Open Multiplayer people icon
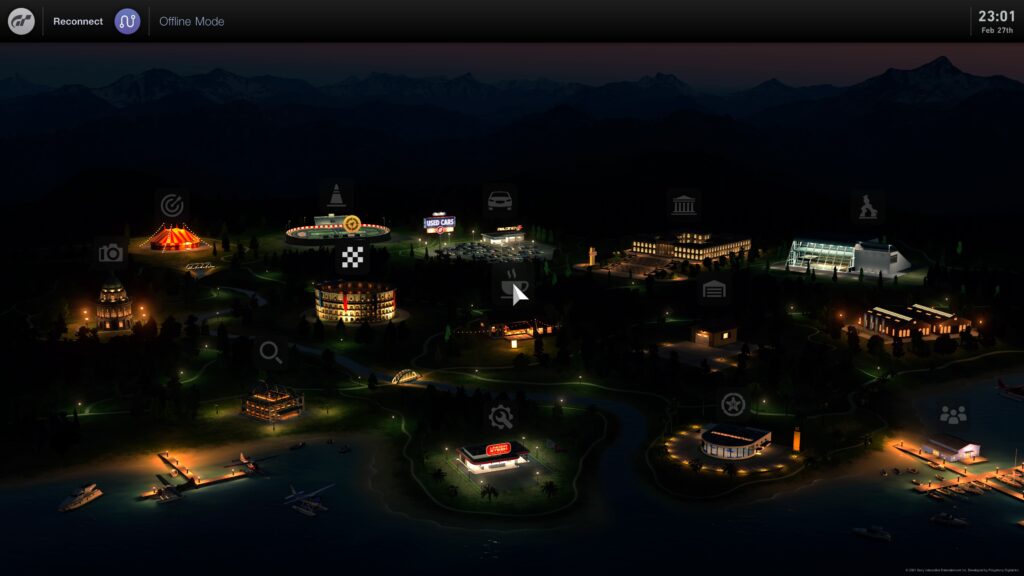Screen dimensions: 1024x576 (x=953, y=414)
